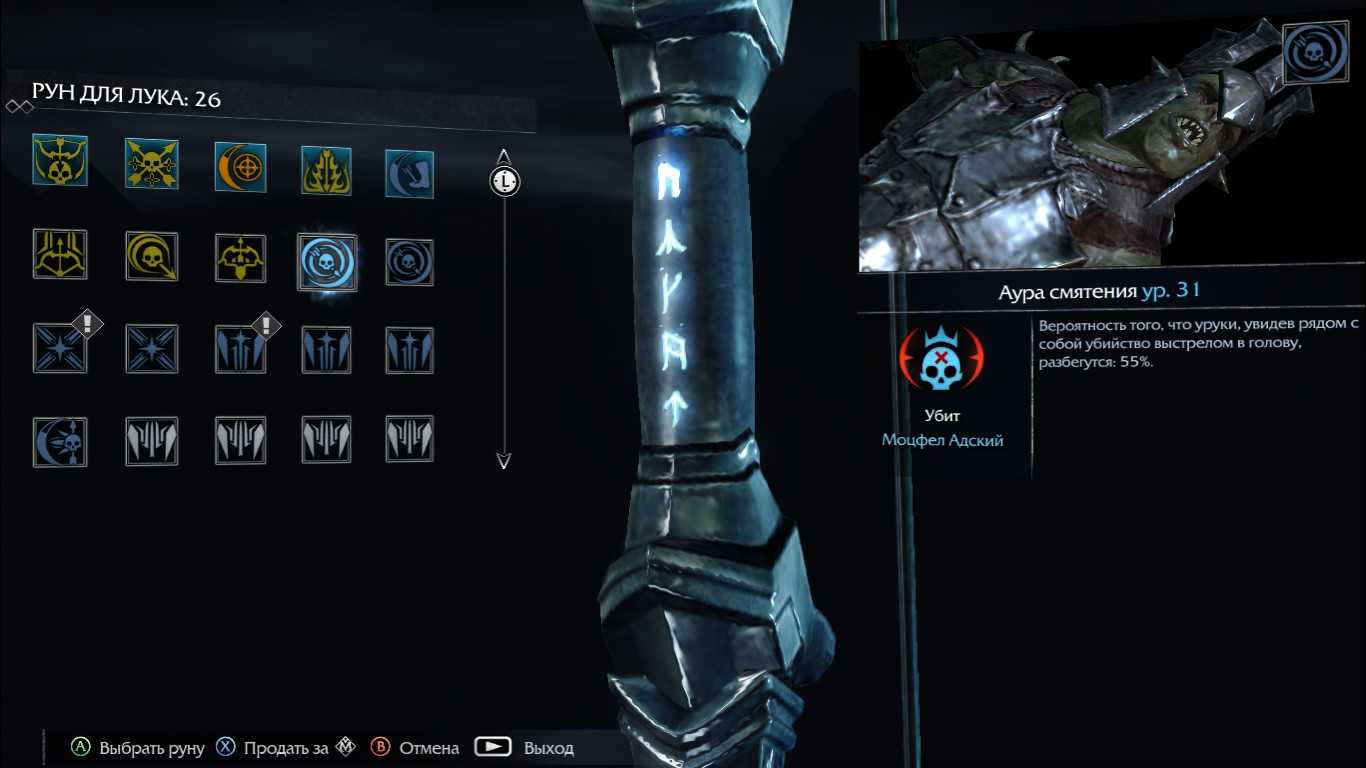Pick the orange crosshair target rune
The height and width of the screenshot is (768, 1366).
tap(240, 166)
